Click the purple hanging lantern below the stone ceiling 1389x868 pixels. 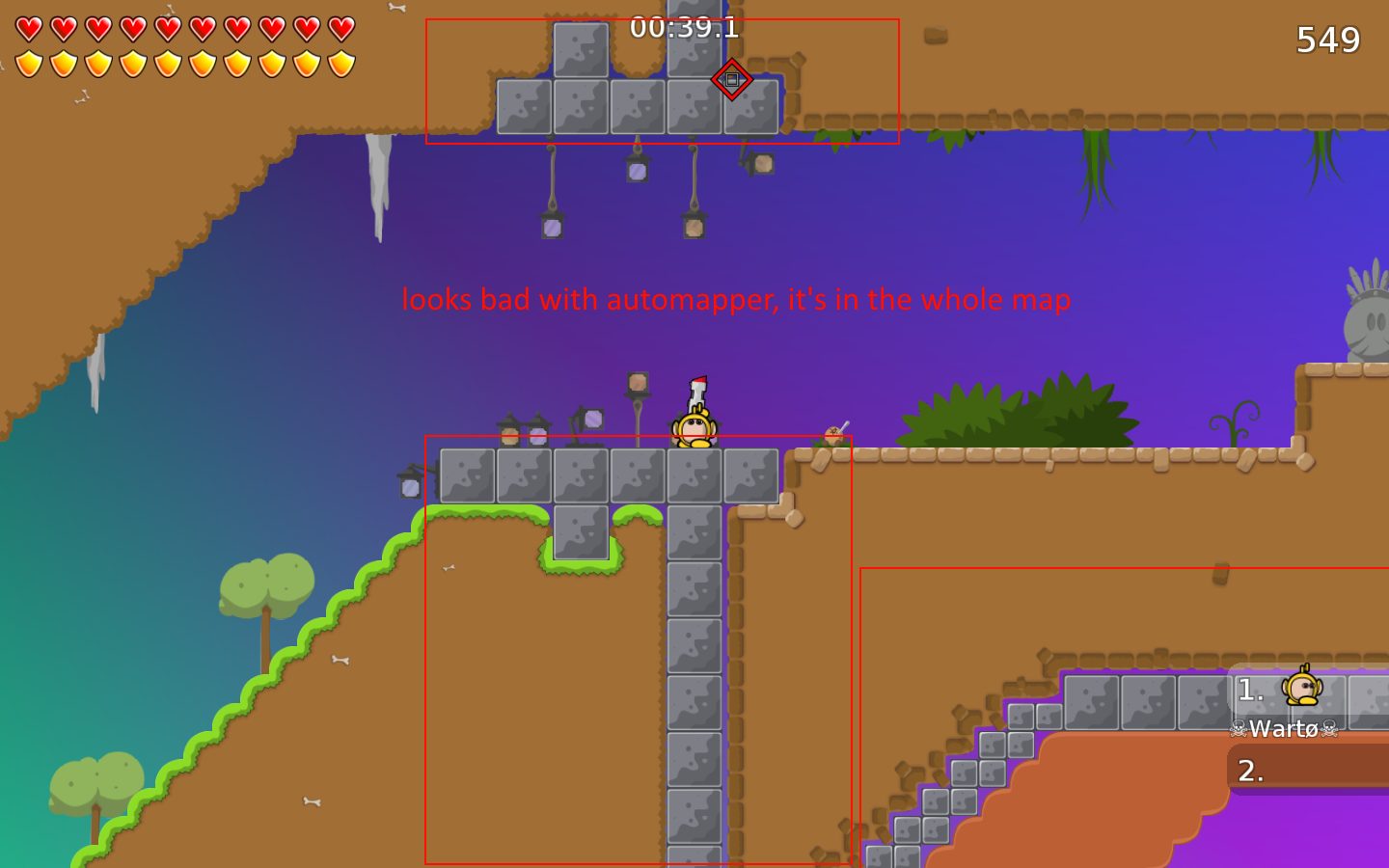pyautogui.click(x=639, y=170)
